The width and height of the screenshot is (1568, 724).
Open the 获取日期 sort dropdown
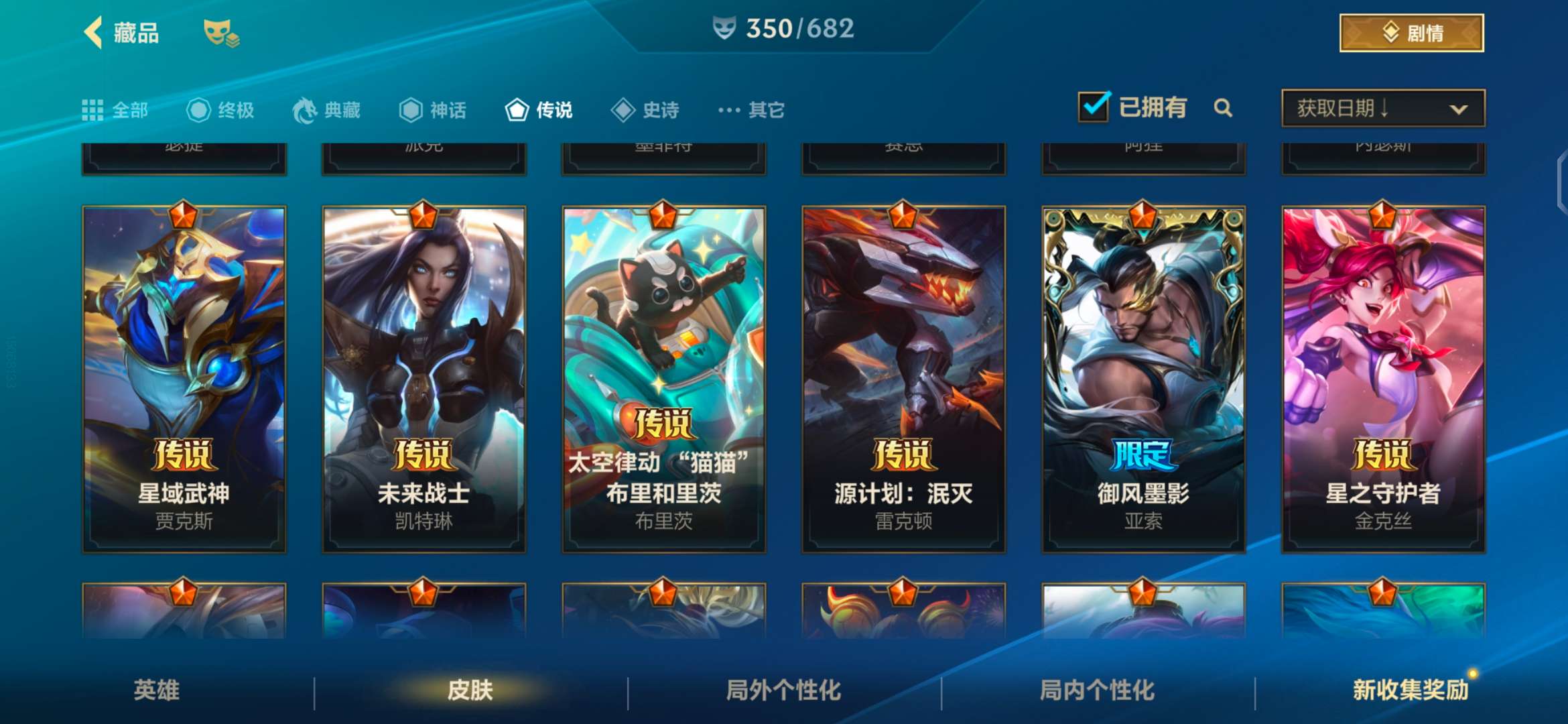pyautogui.click(x=1383, y=108)
